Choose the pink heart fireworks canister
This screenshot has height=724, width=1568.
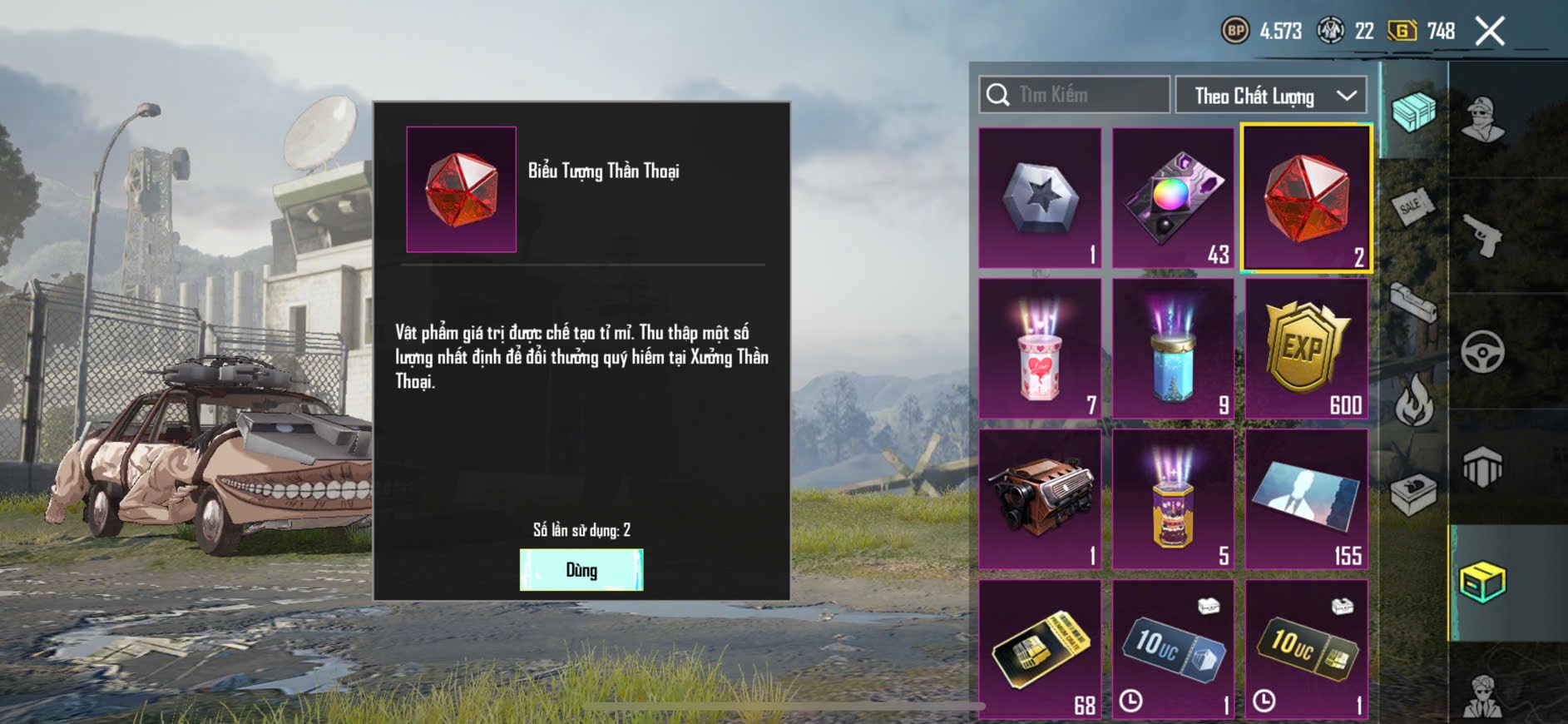(x=1040, y=349)
